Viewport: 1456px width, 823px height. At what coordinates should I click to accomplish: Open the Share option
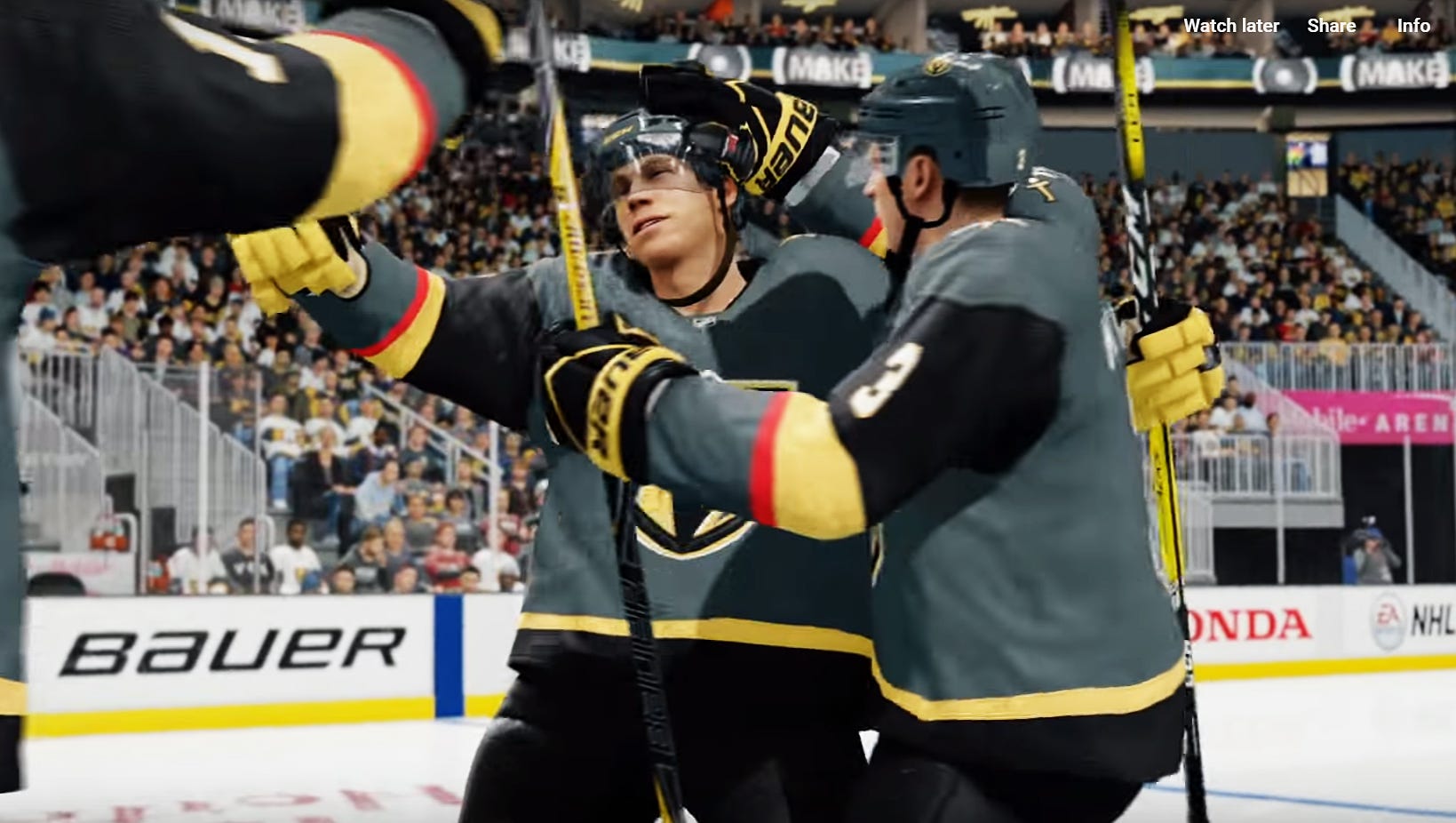(x=1331, y=26)
